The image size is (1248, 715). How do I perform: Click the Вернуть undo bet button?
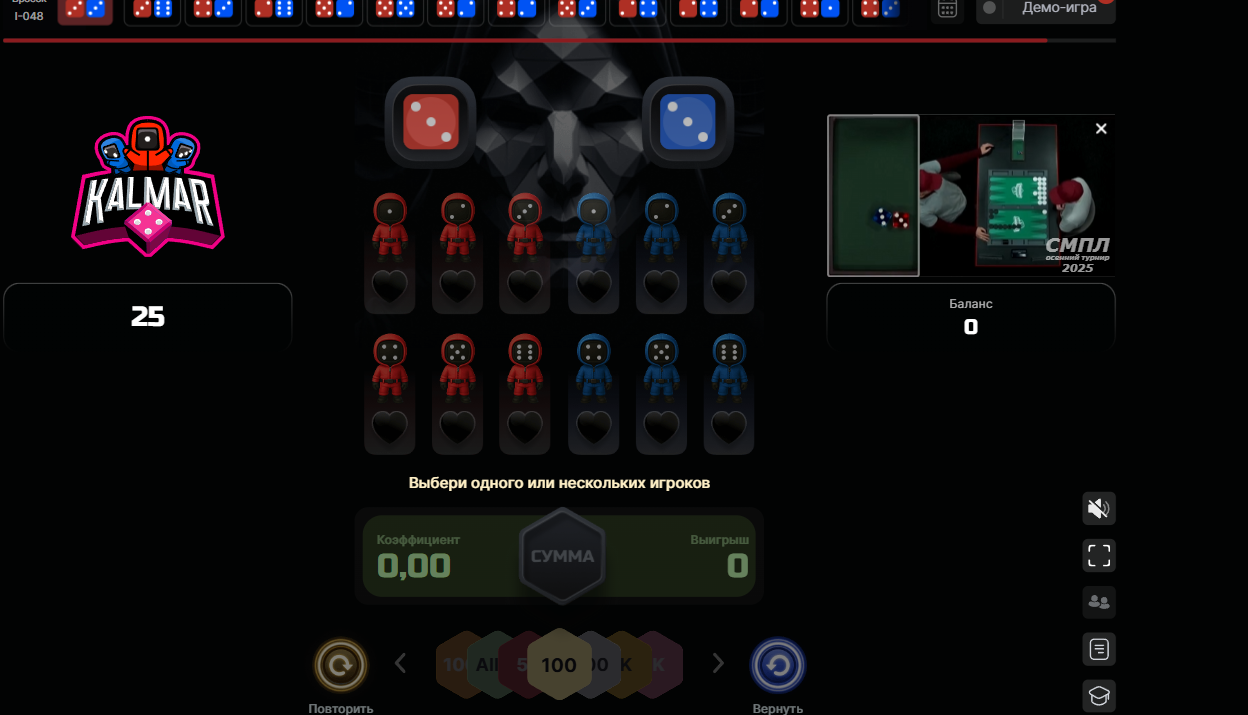[778, 665]
